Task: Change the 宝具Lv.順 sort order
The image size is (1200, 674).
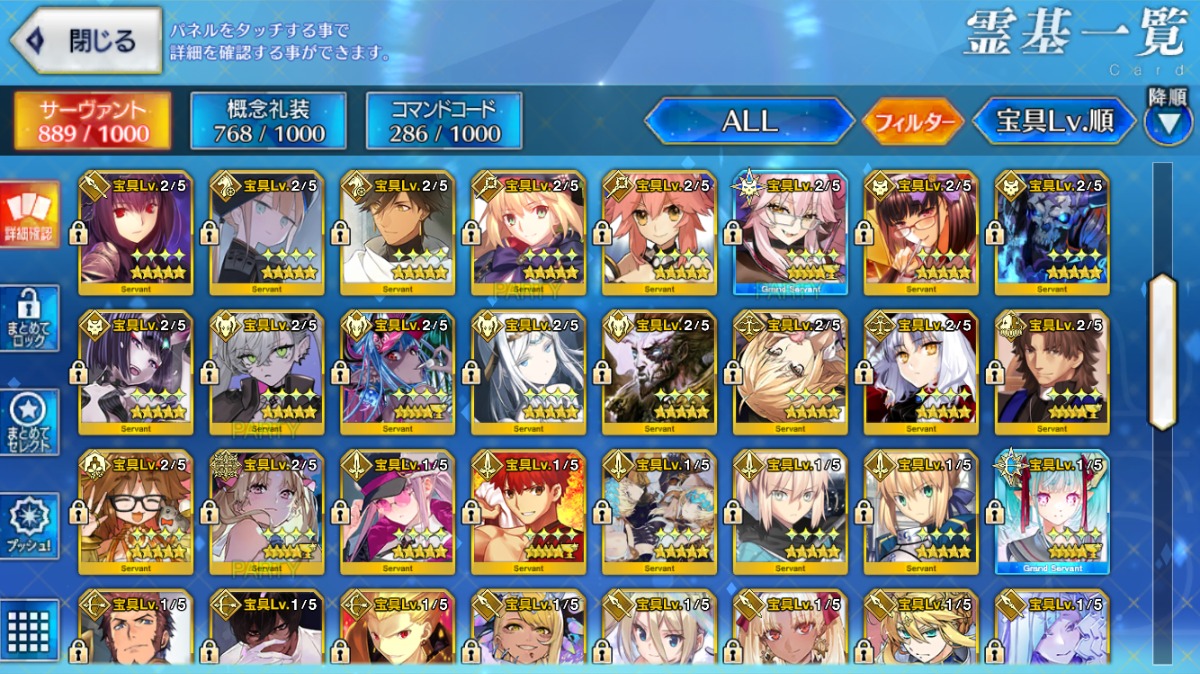Action: click(x=1054, y=122)
